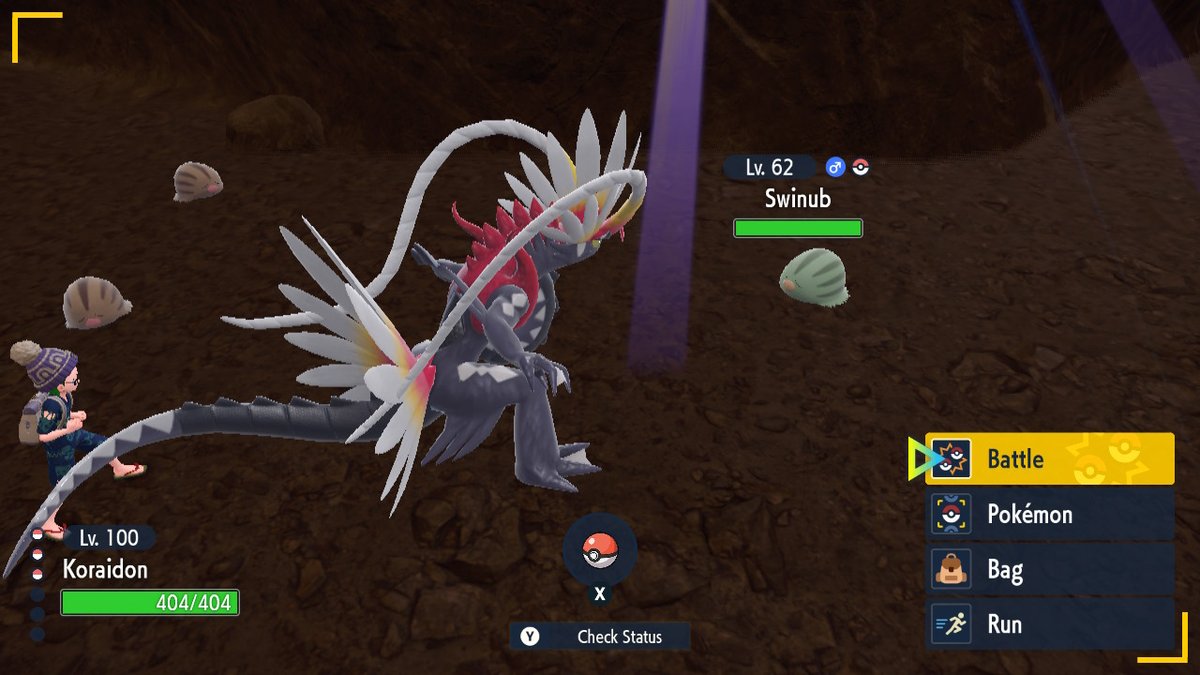Image resolution: width=1200 pixels, height=675 pixels.
Task: Choose Run to flee the battle
Action: point(1048,624)
